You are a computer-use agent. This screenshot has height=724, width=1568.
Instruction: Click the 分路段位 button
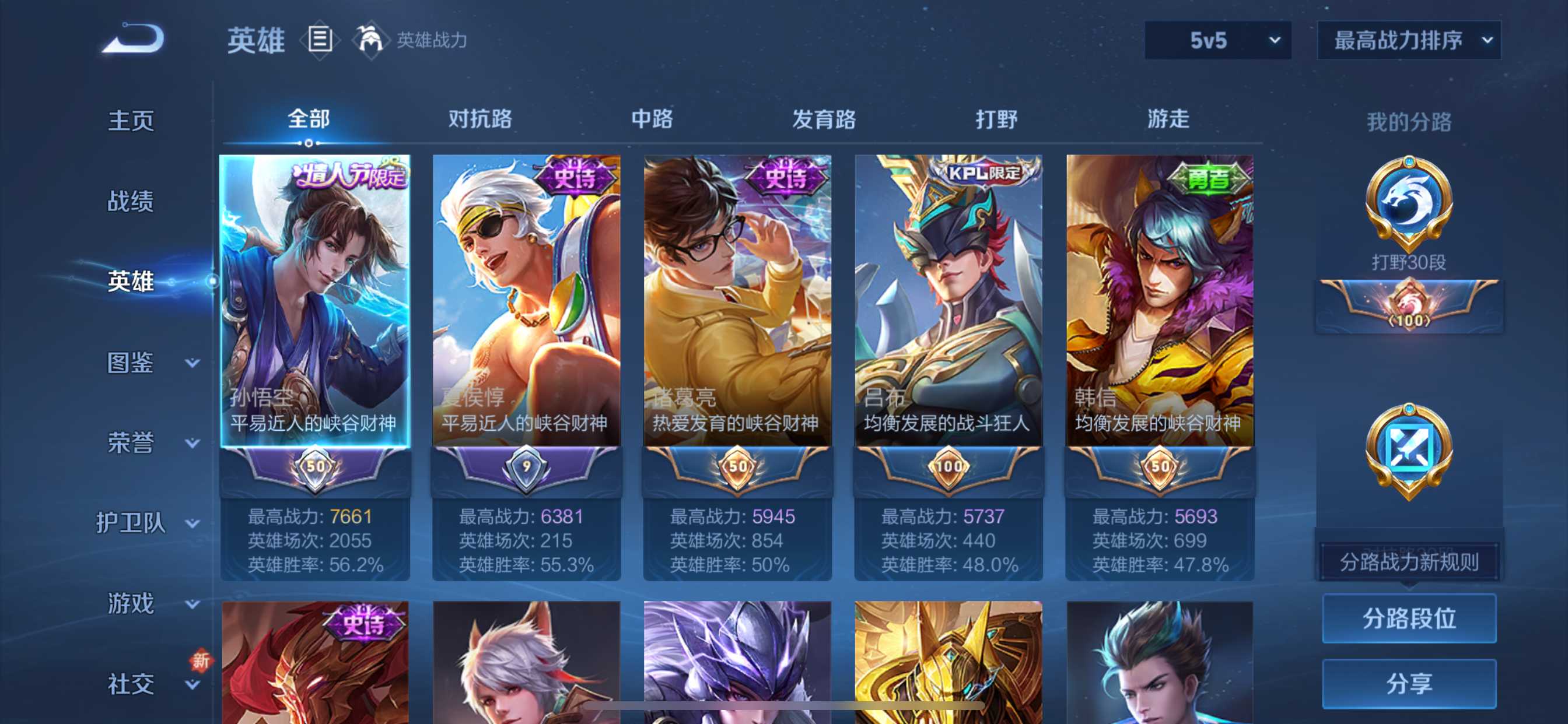click(1409, 619)
